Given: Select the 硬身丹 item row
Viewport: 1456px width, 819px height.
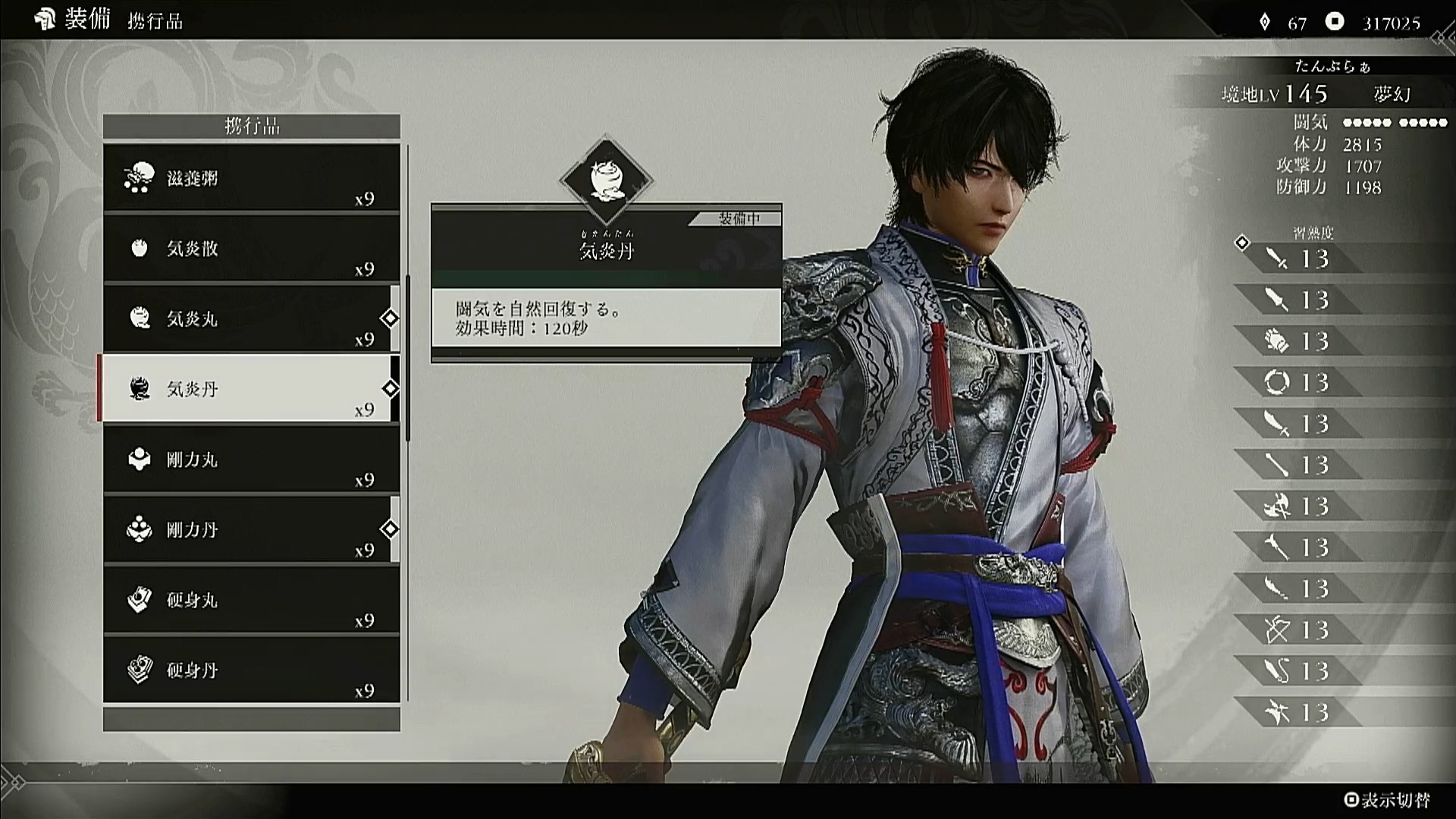Looking at the screenshot, I should click(251, 670).
